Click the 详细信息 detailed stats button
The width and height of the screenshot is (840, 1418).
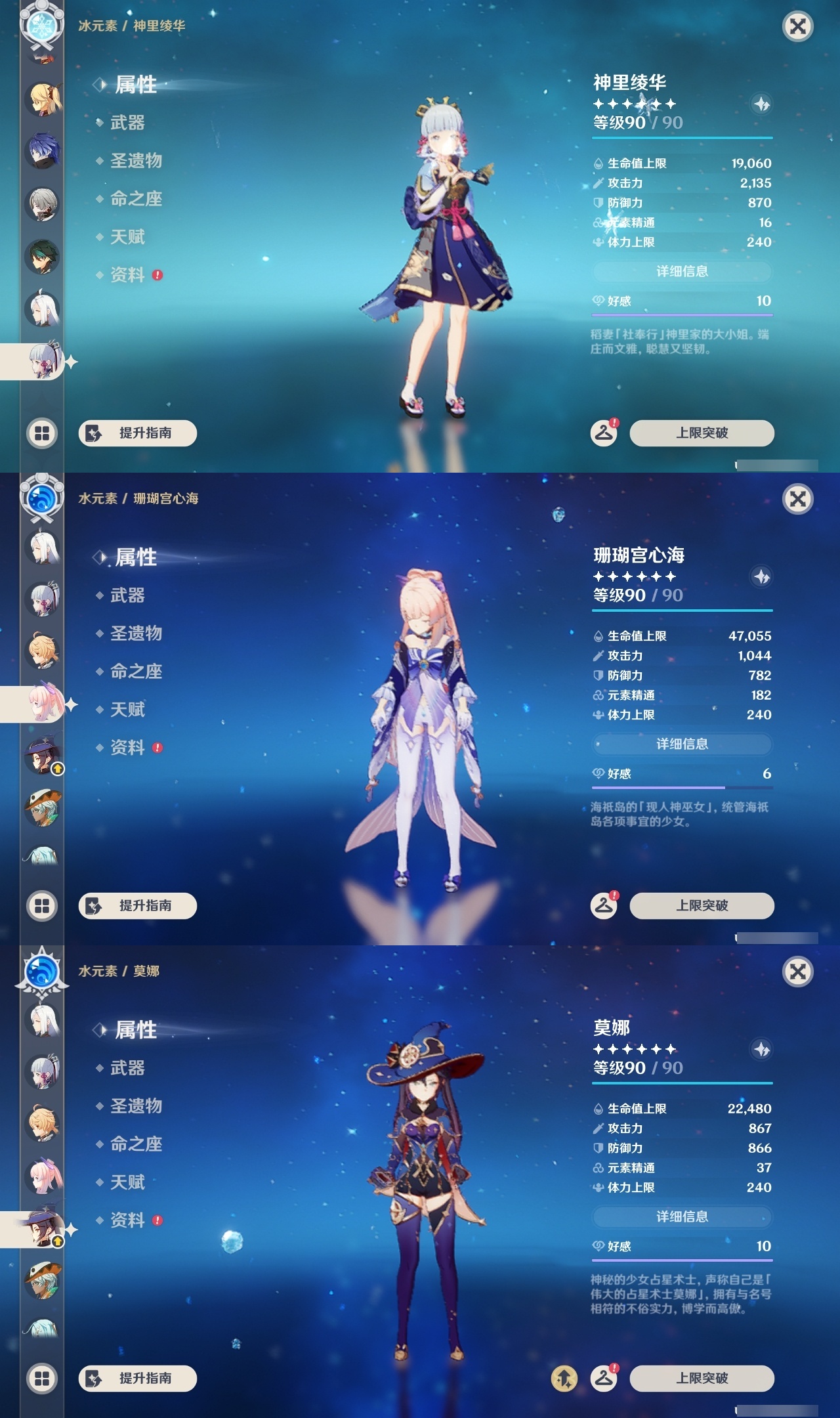[682, 272]
